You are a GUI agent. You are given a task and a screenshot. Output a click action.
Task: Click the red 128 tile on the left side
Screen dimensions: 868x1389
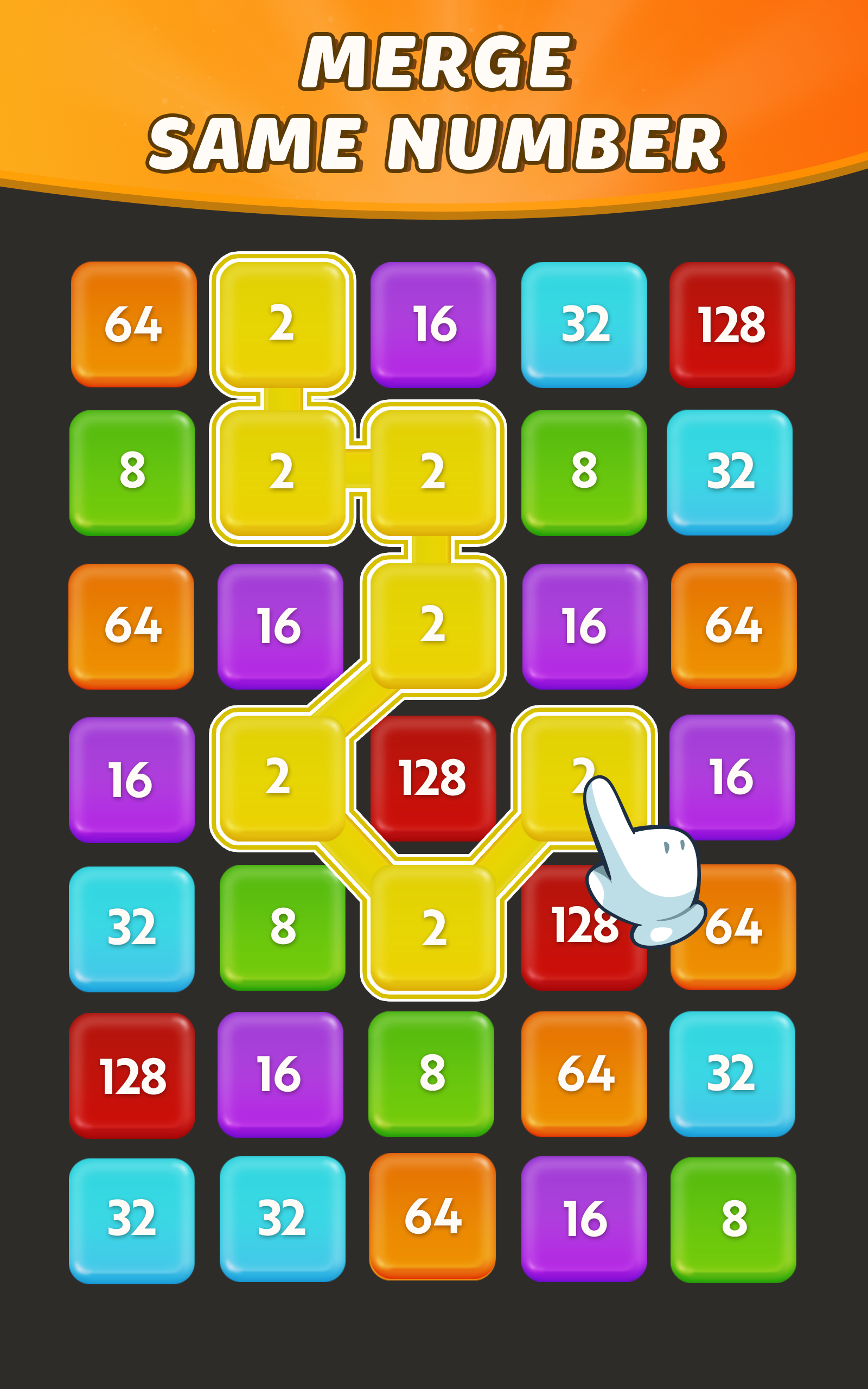tap(133, 1074)
